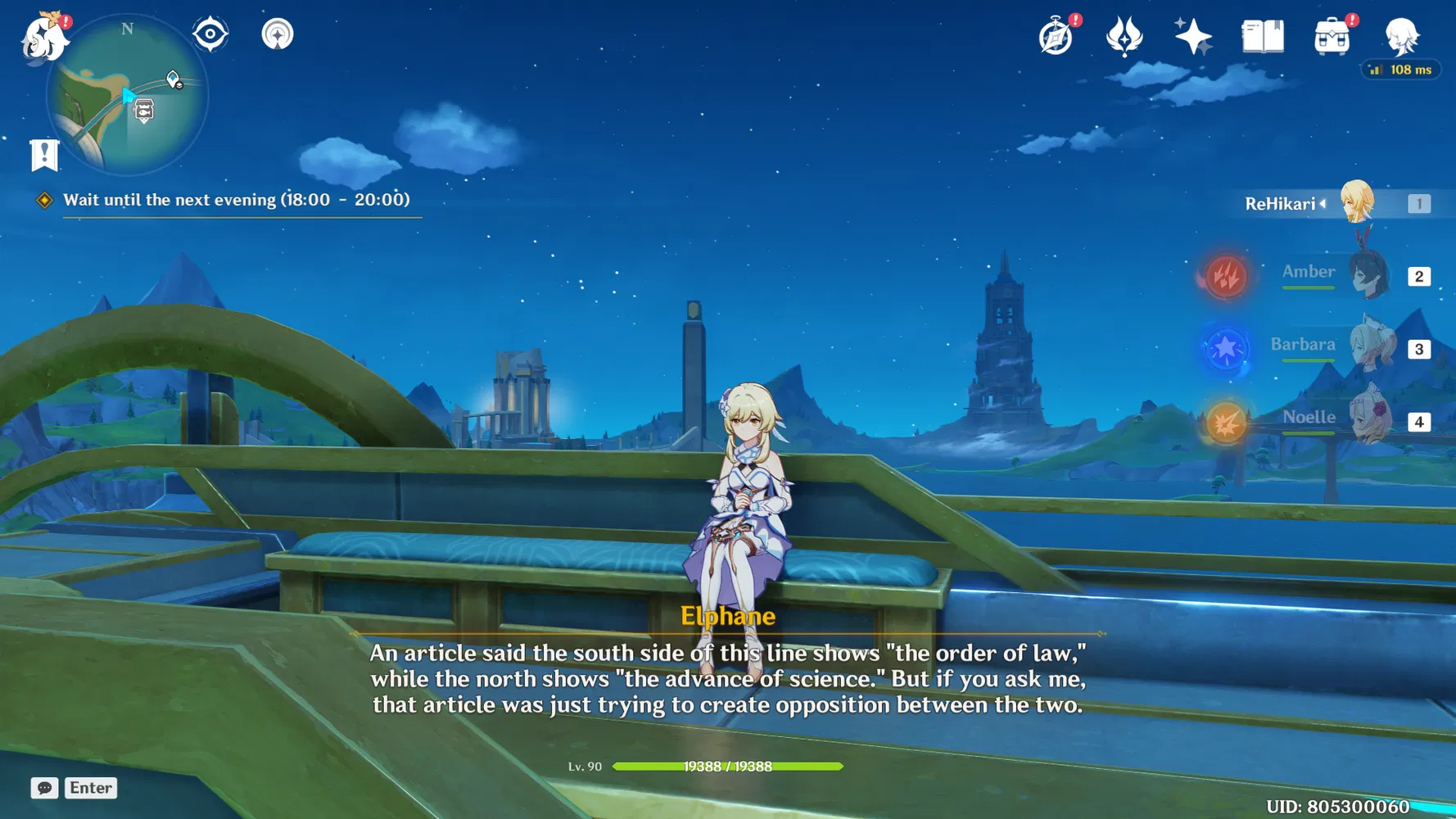Open the Wish star icon
This screenshot has height=819, width=1456.
[x=1192, y=37]
